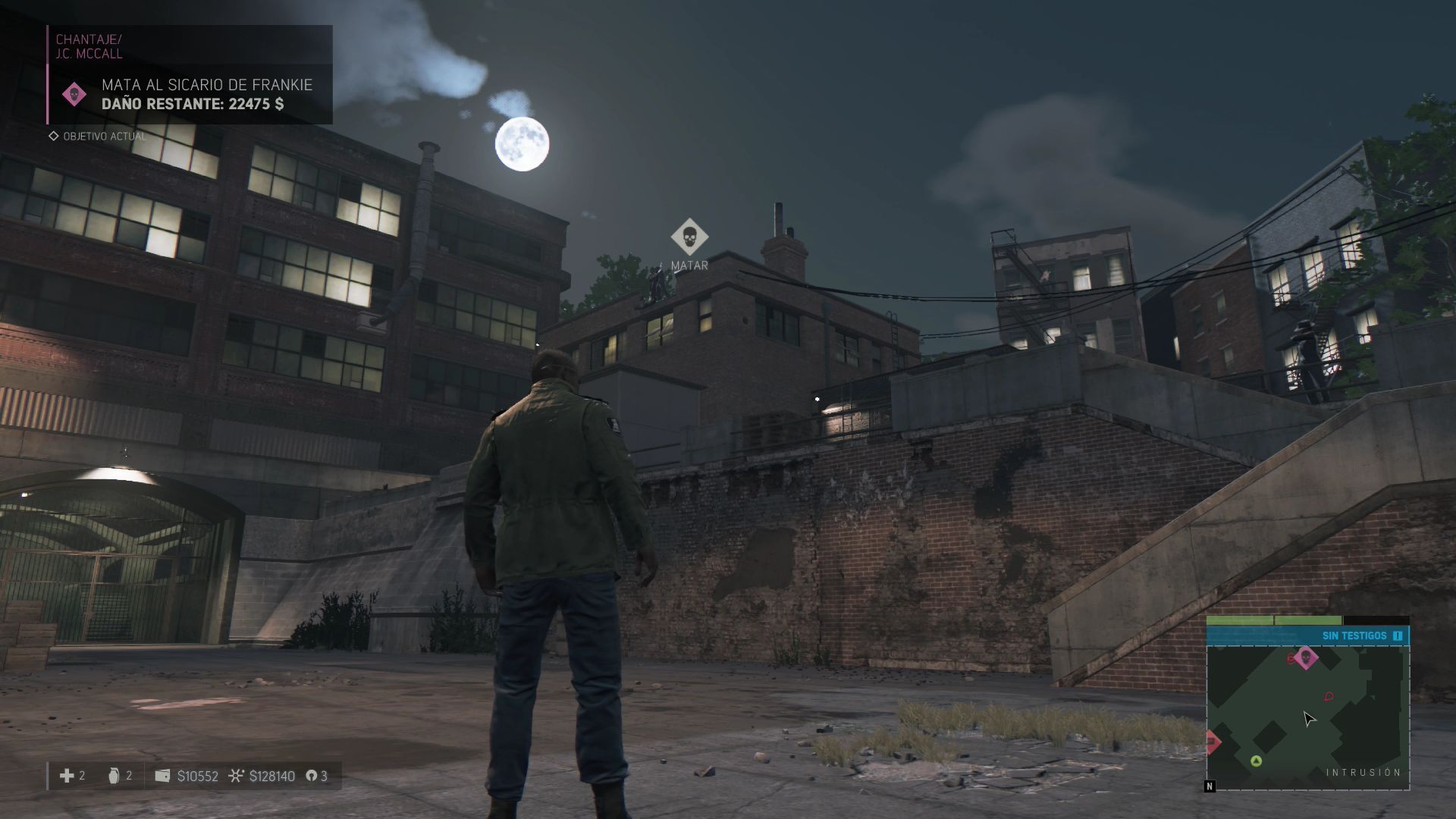Select the MATAR skull target marker
This screenshot has height=819, width=1456.
pyautogui.click(x=689, y=237)
